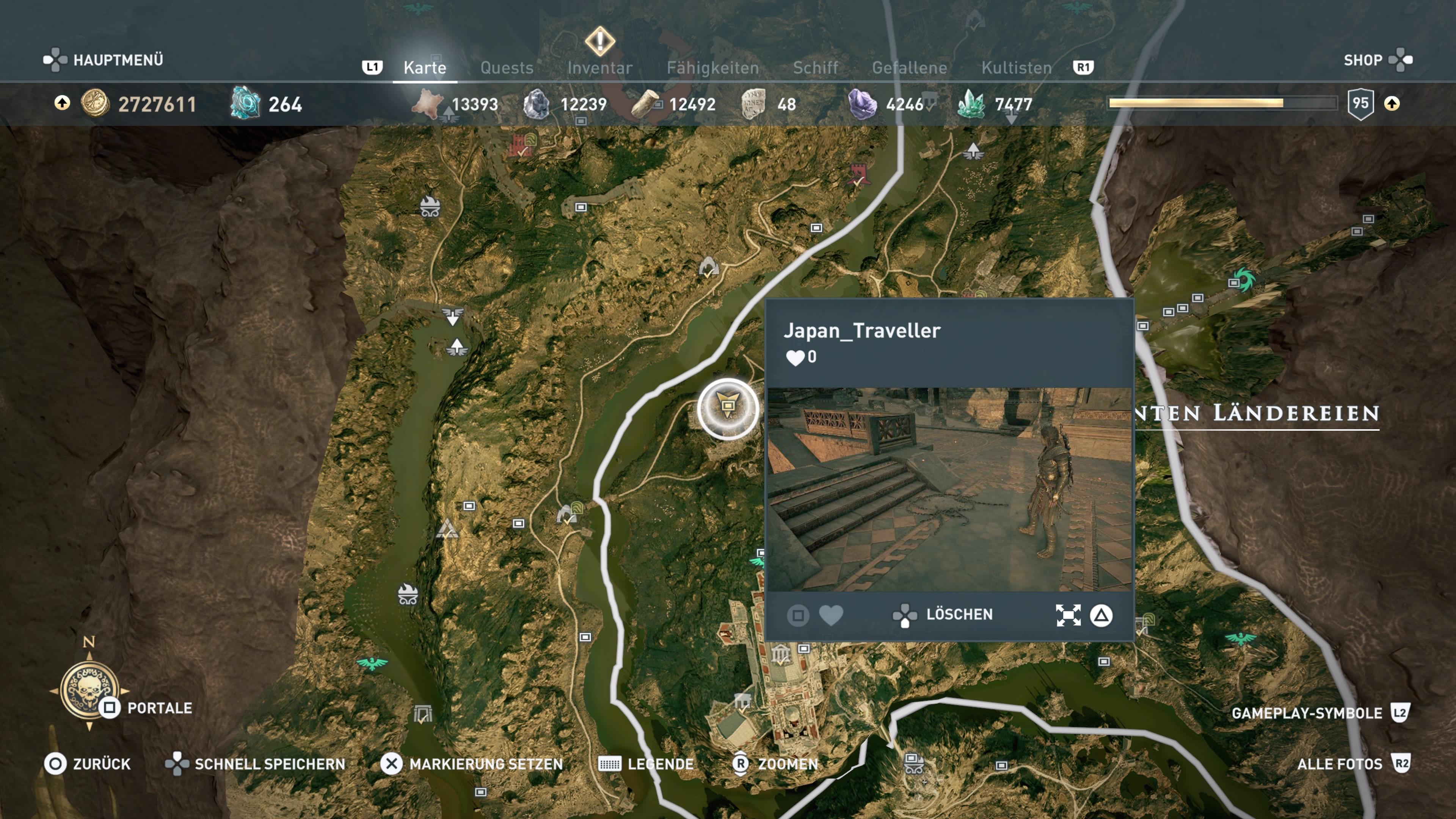
Task: Open the Inventar tab
Action: 599,68
